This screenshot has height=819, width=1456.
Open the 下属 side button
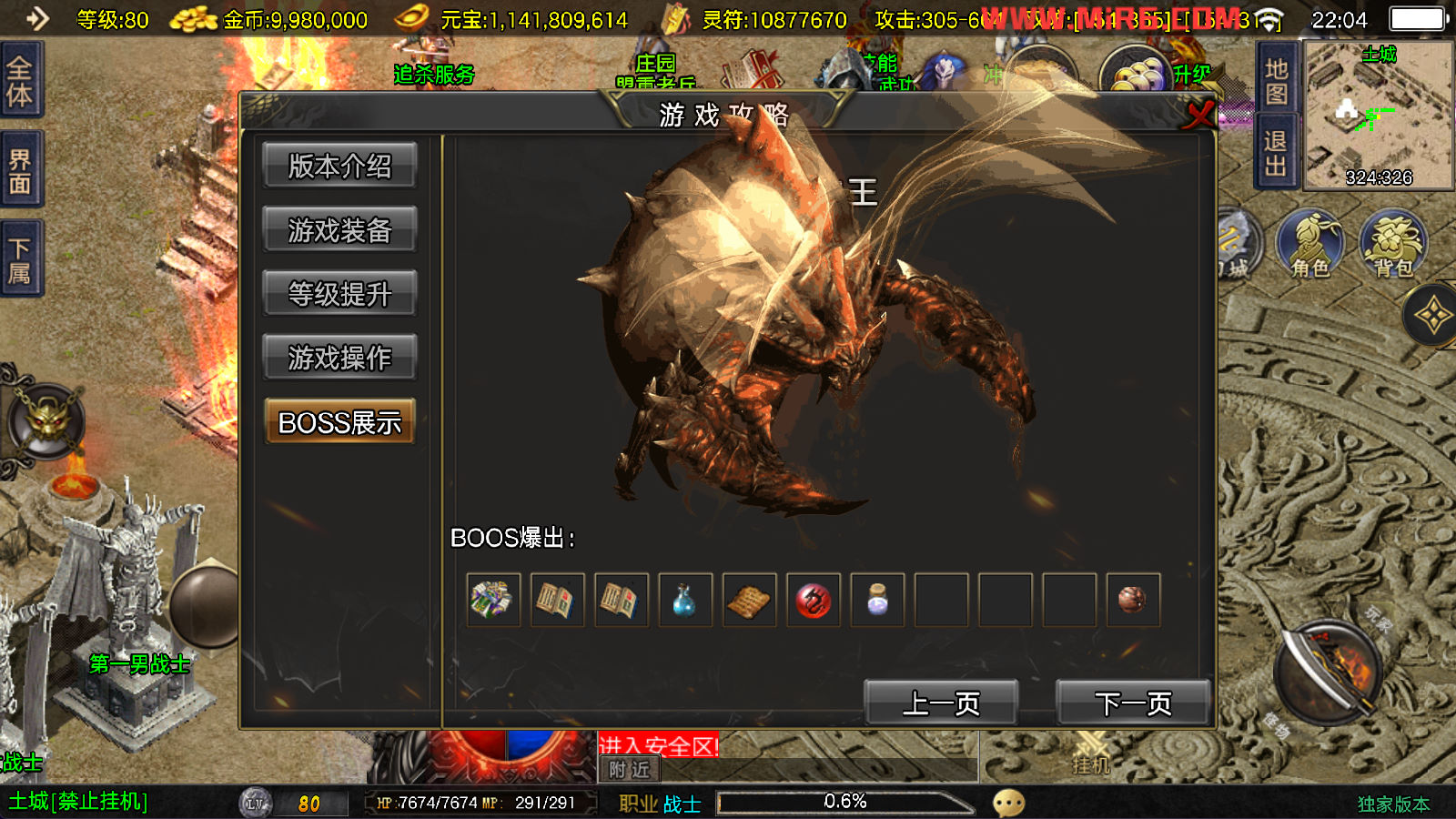point(20,260)
